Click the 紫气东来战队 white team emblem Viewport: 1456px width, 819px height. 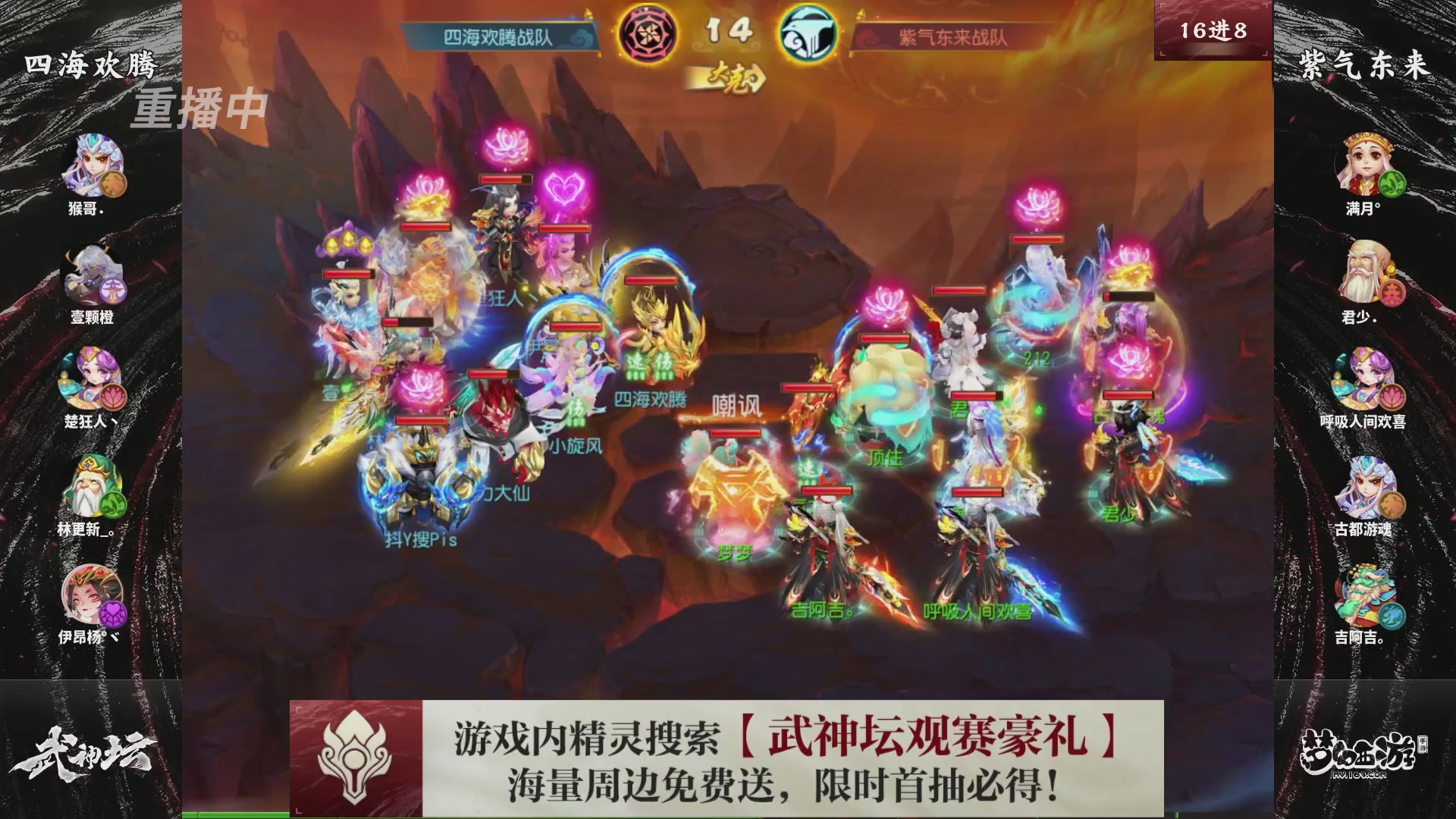(x=808, y=33)
